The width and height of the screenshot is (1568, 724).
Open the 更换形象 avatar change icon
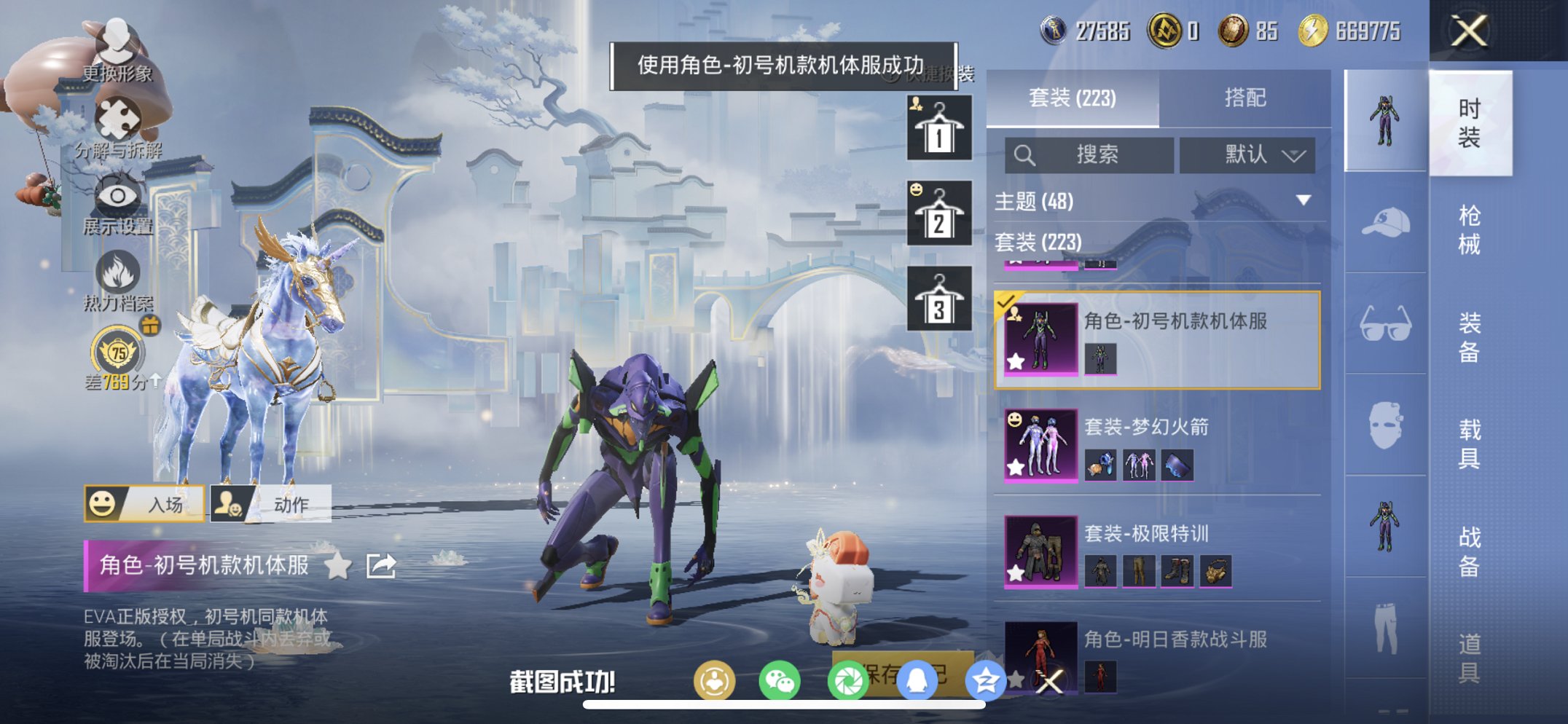click(x=117, y=40)
